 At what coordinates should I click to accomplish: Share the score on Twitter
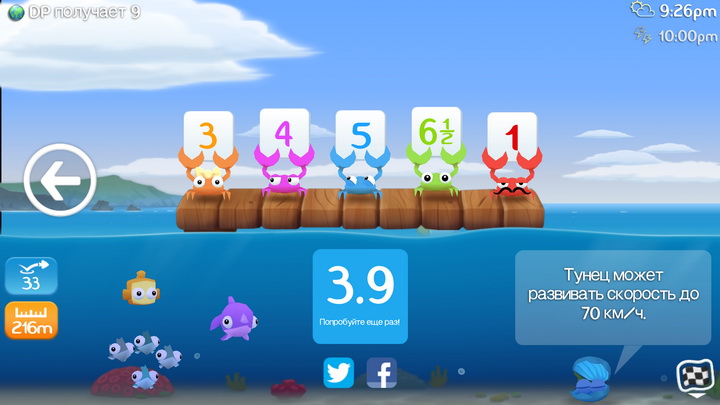tap(339, 372)
